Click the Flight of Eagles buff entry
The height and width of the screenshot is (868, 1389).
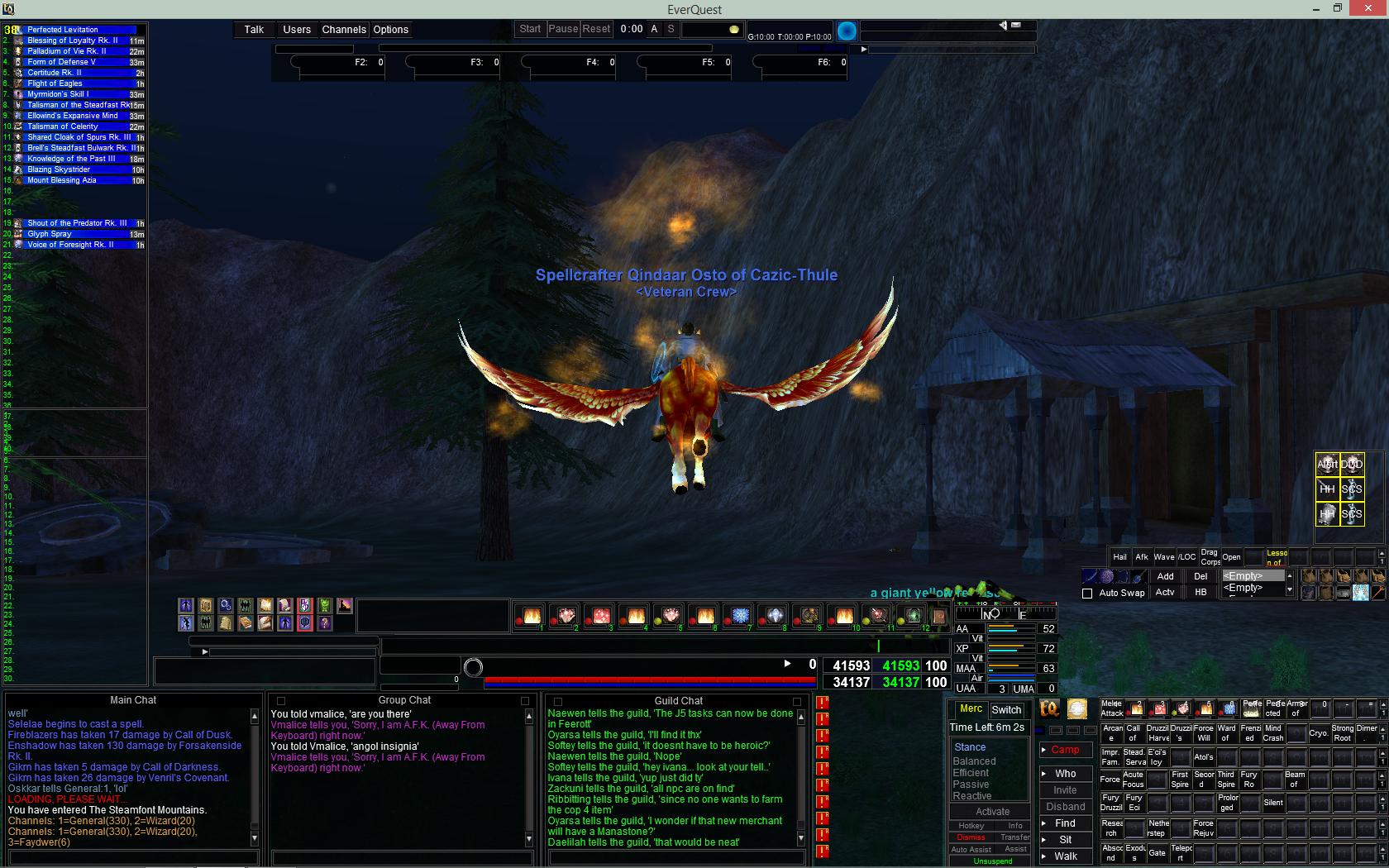pyautogui.click(x=55, y=83)
